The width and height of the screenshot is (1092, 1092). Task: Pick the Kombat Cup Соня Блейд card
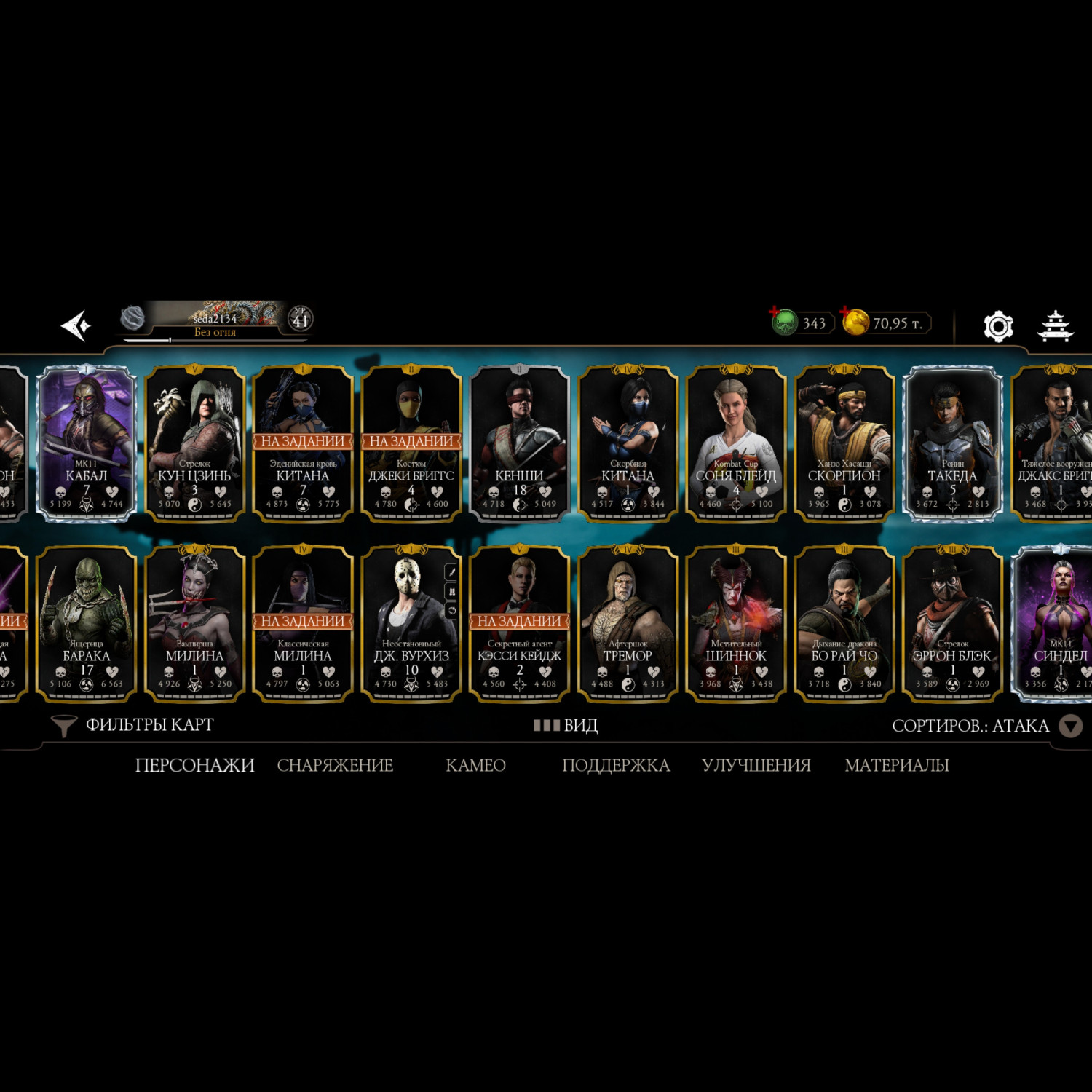pyautogui.click(x=735, y=443)
